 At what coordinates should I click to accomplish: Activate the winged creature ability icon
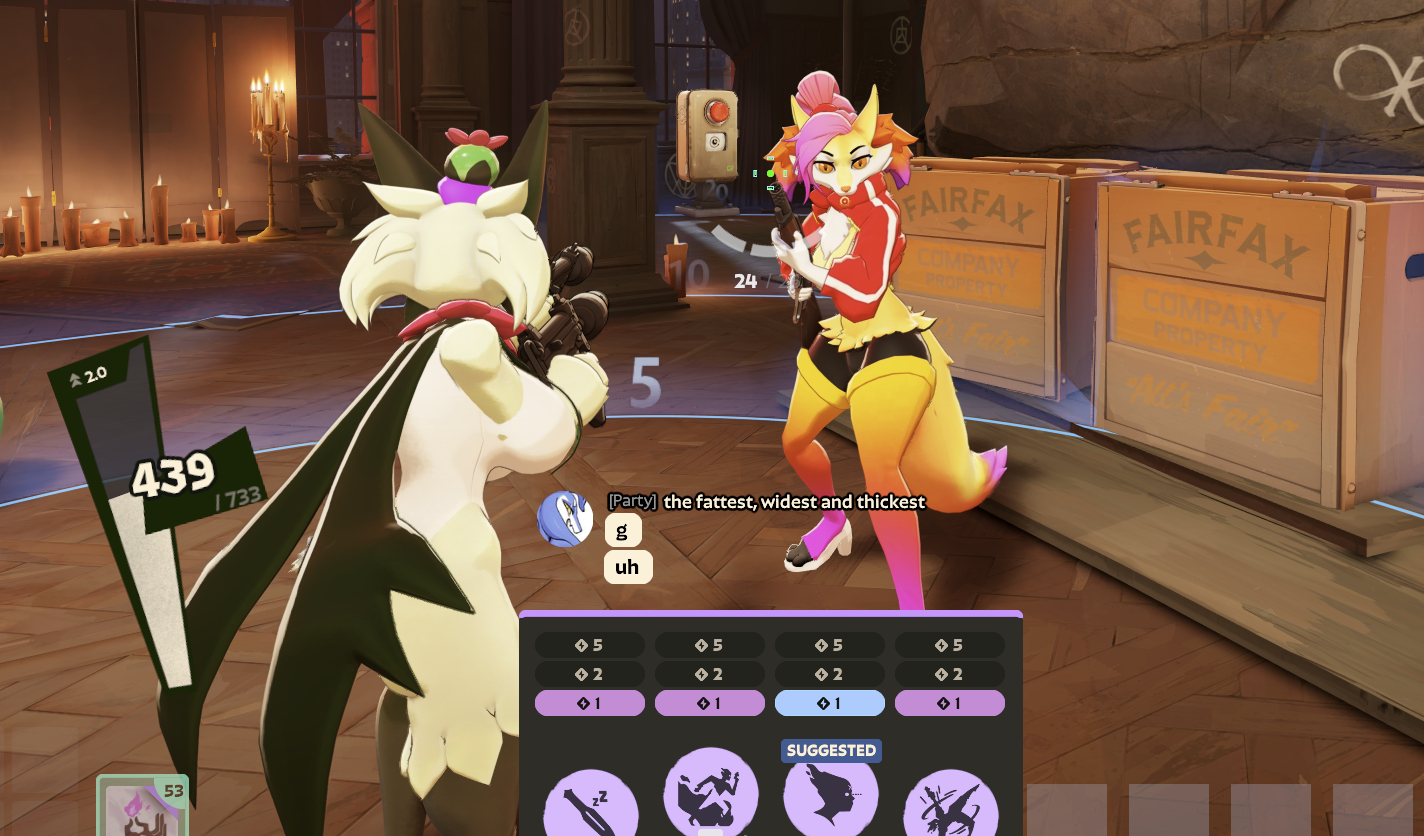point(950,805)
